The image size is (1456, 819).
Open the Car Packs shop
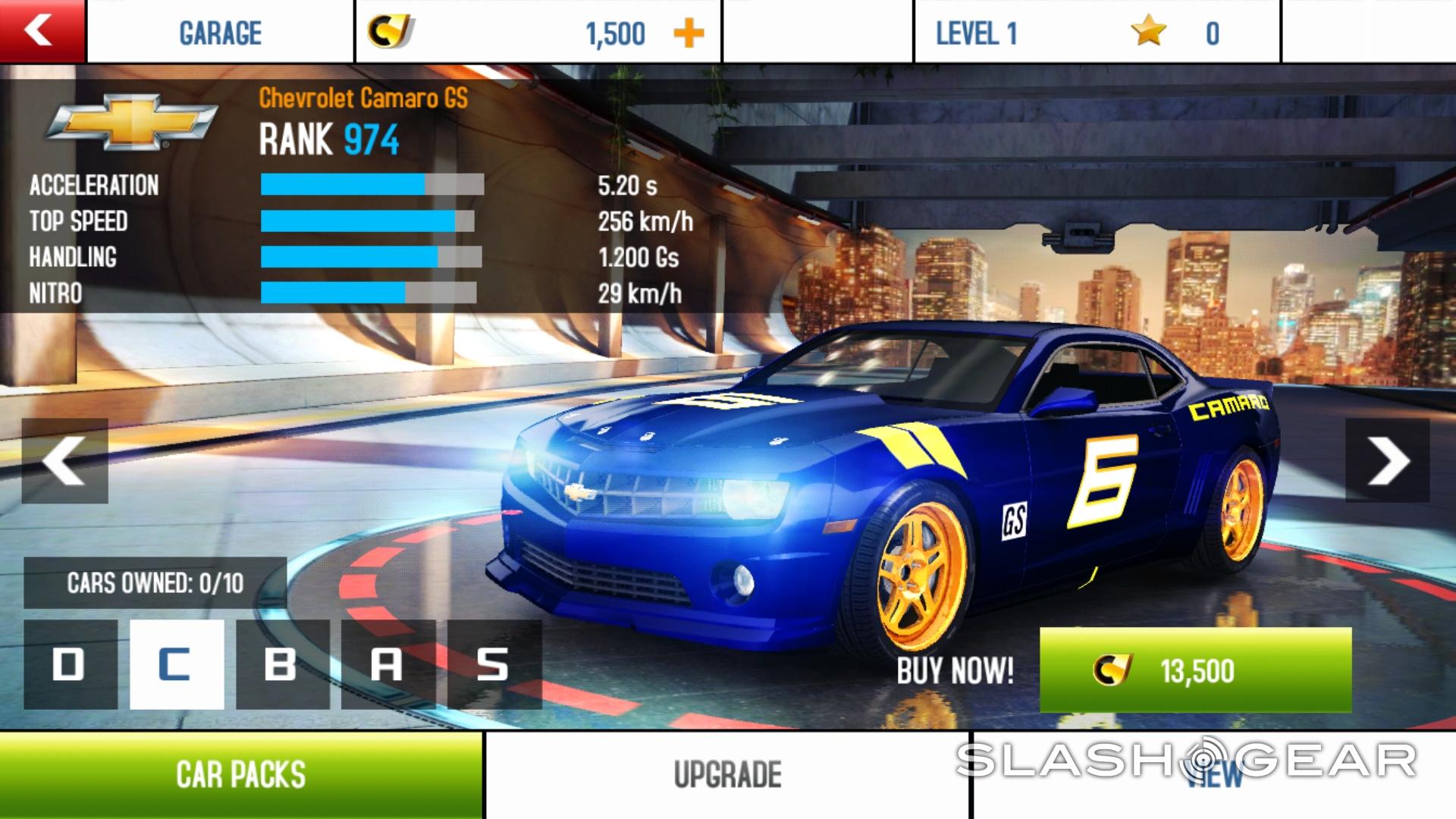point(241,775)
